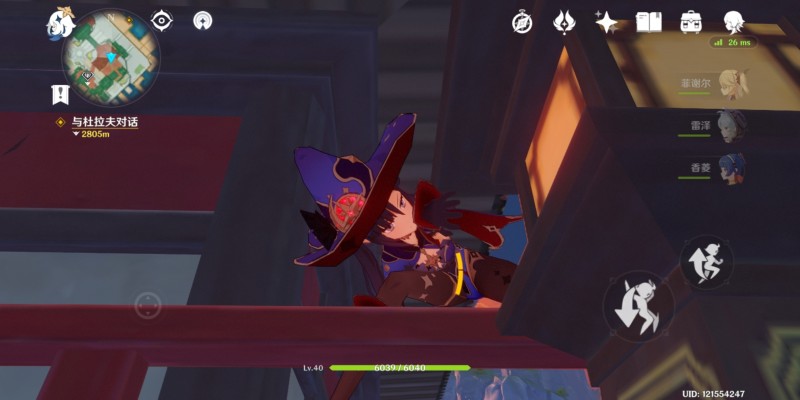Open the circular minimap
800x400 pixels.
pyautogui.click(x=110, y=59)
